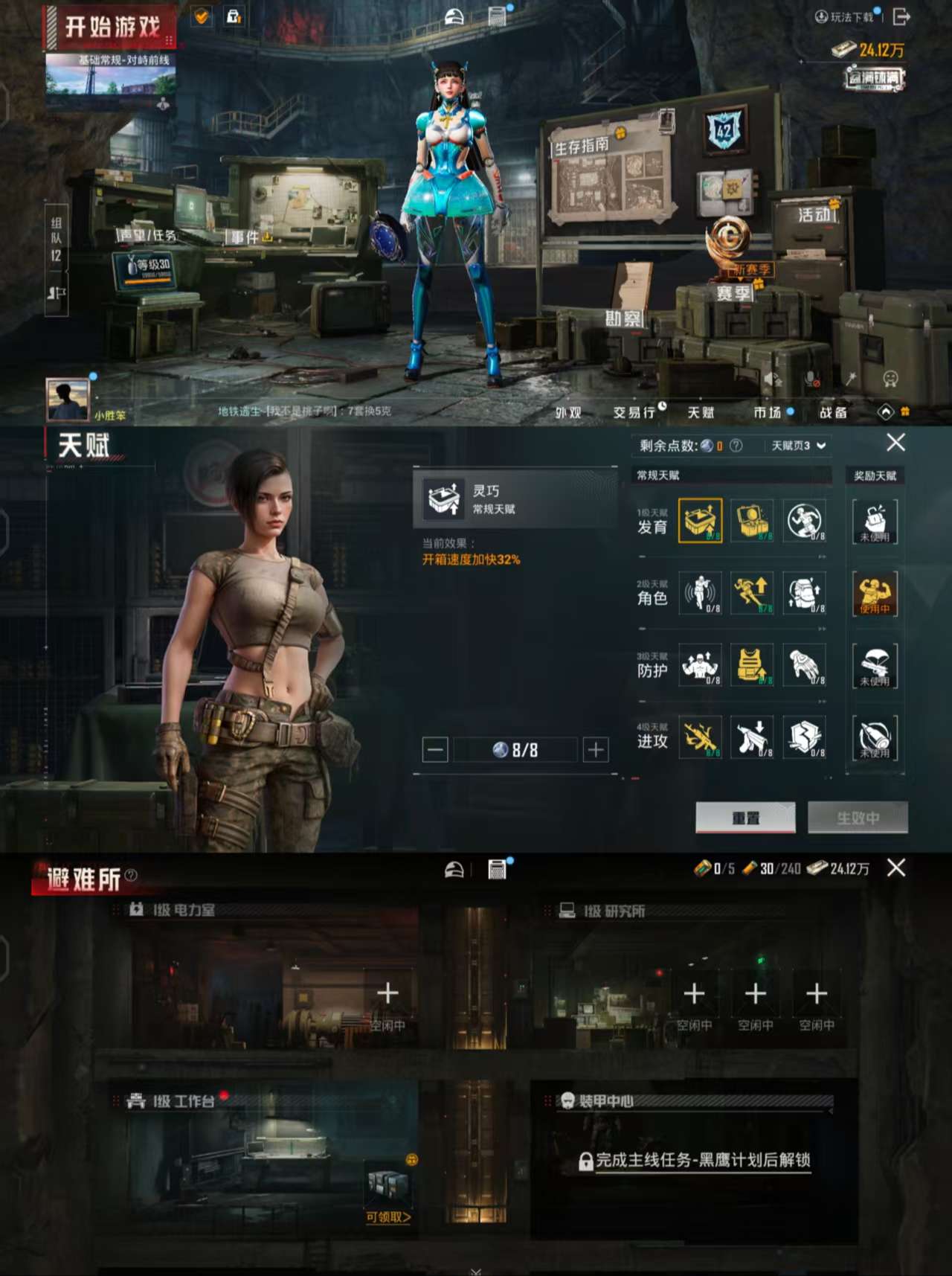Open the 天赋页3 talent page dropdown
The width and height of the screenshot is (952, 1276).
tap(792, 445)
